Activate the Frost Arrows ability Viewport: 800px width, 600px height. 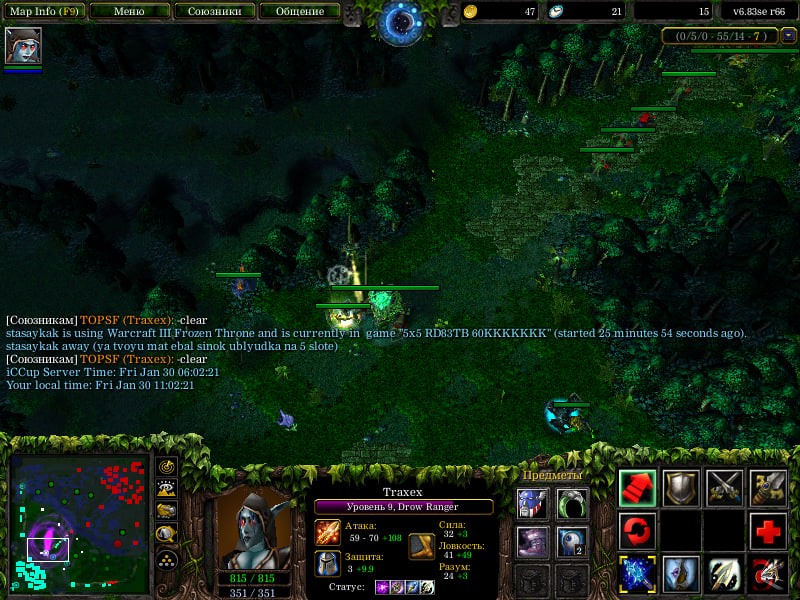point(637,573)
